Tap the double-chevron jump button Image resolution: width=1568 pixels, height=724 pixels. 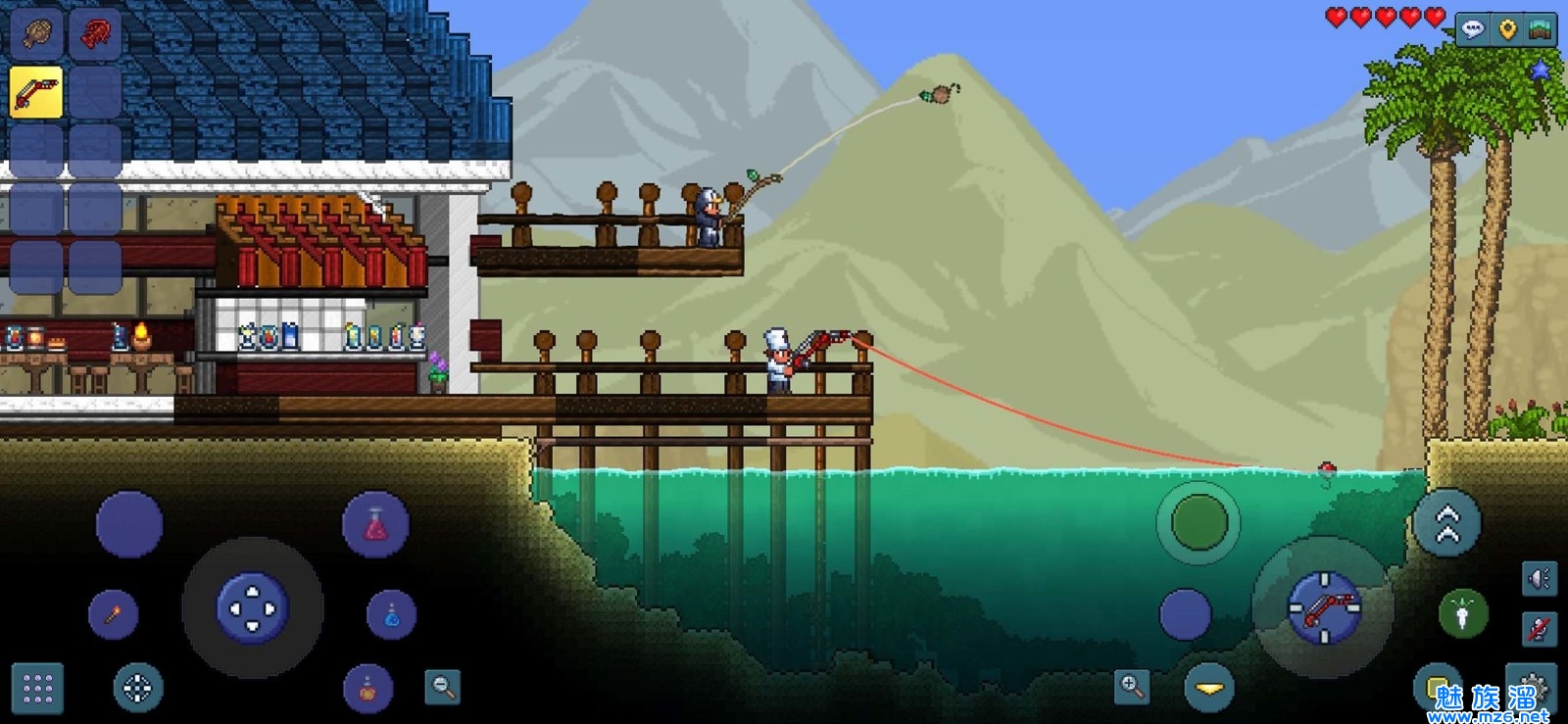click(x=1447, y=524)
